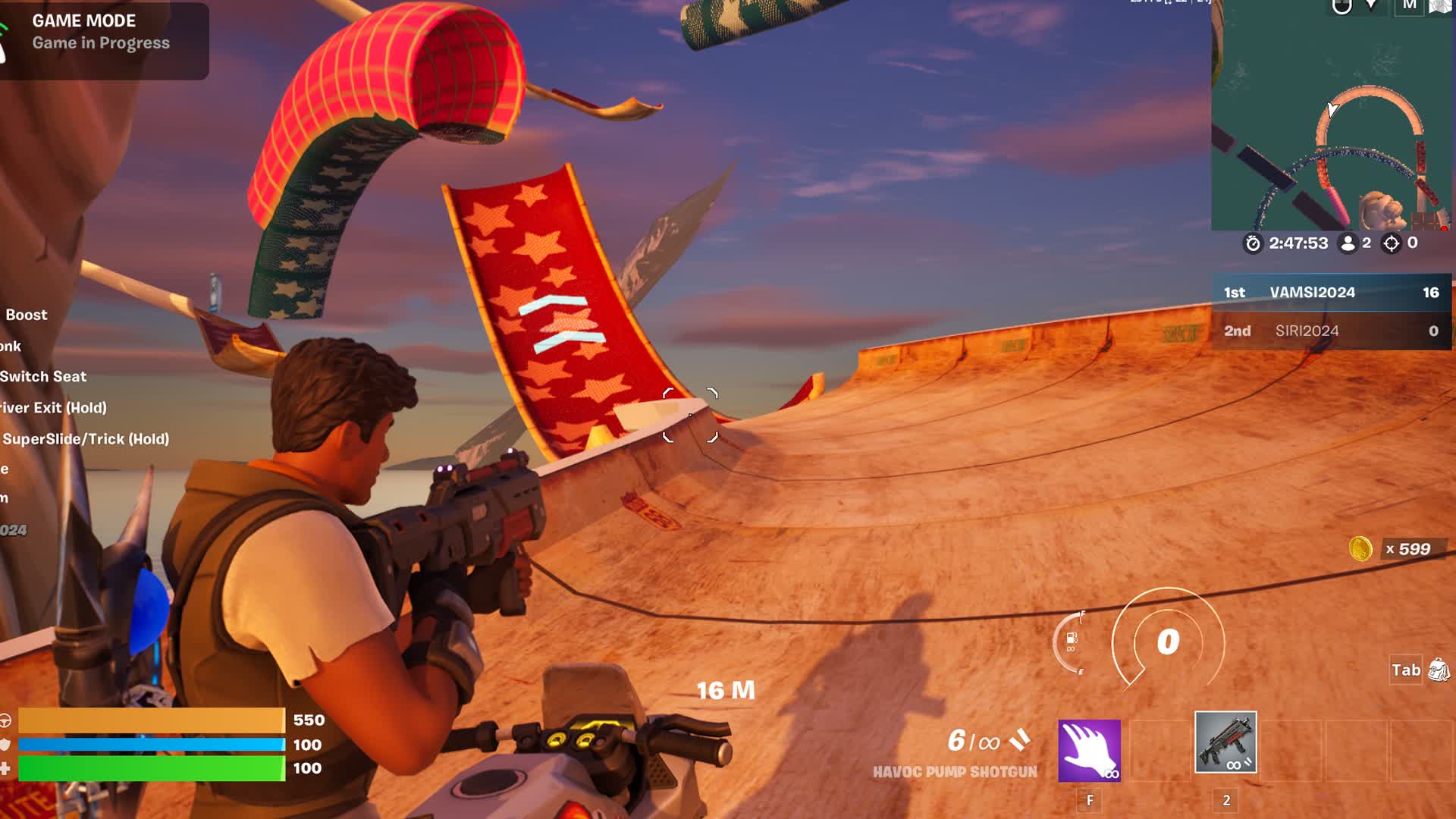The image size is (1456, 819).
Task: Select the players count icon
Action: (x=1349, y=243)
